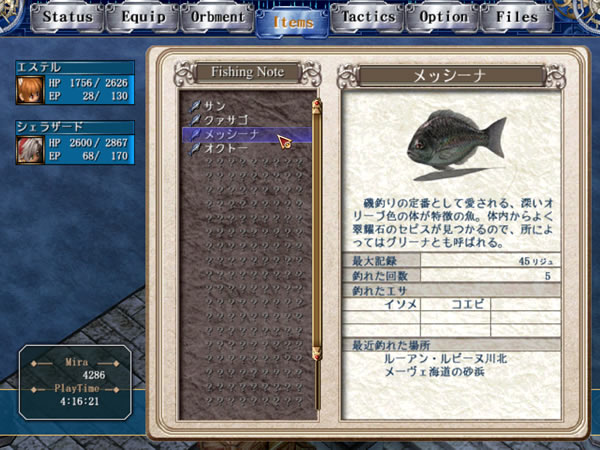The width and height of the screenshot is (600, 450).
Task: Select the Items tab
Action: pyautogui.click(x=292, y=20)
